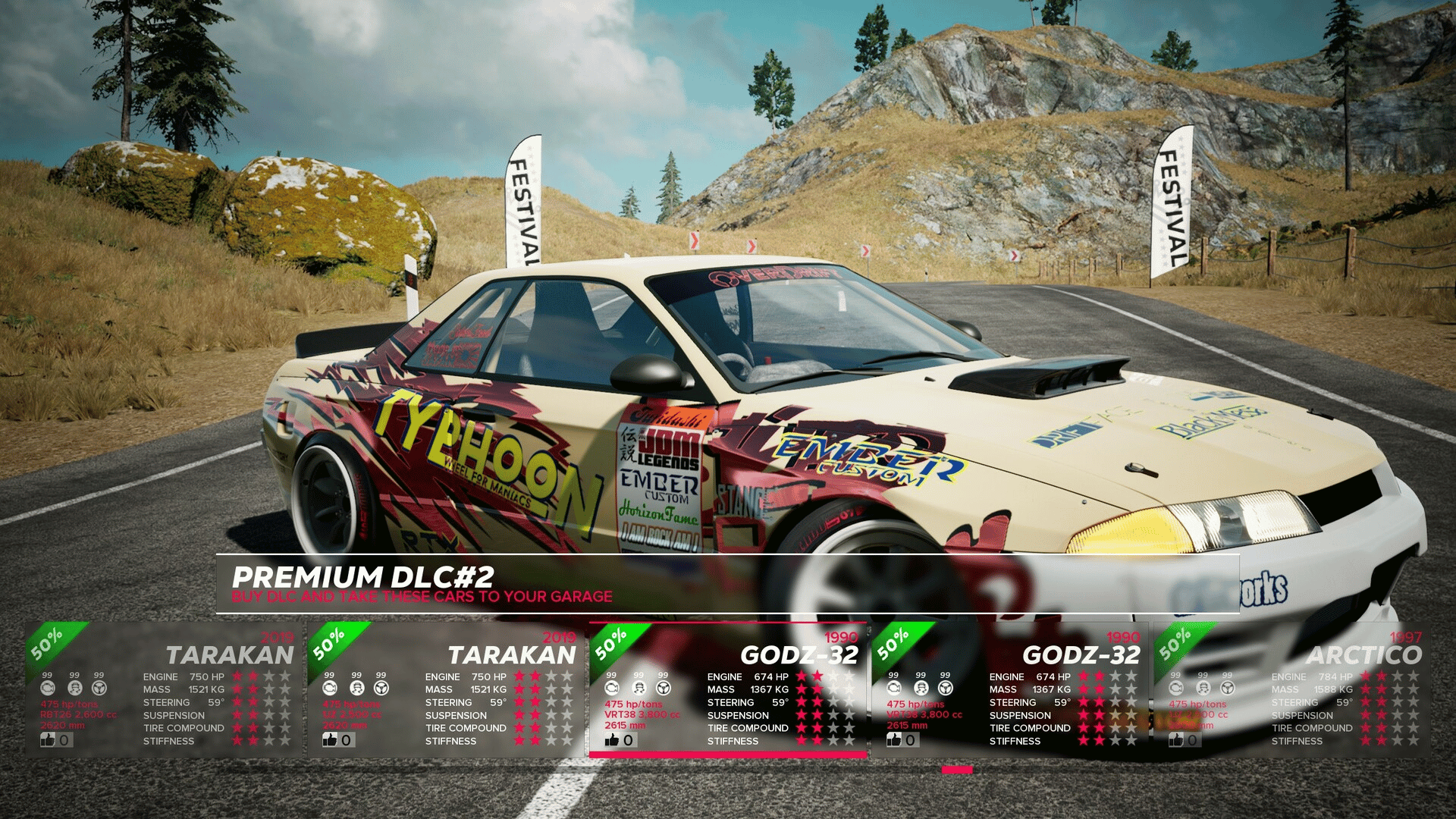Choose the Tarakan card with 2,500 cc engine
The width and height of the screenshot is (1456, 819).
(446, 690)
